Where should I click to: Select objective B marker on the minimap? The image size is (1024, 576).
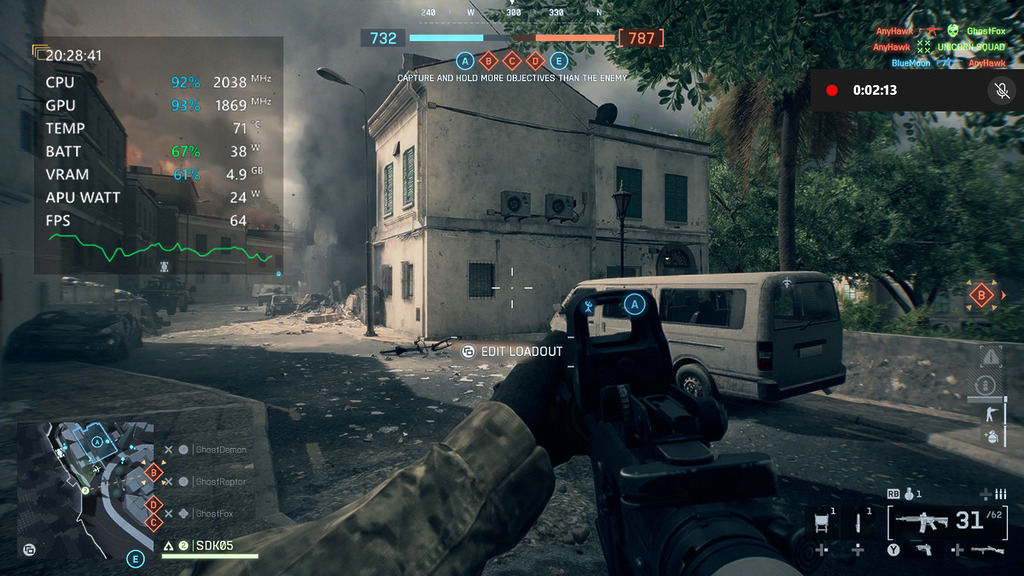click(153, 471)
